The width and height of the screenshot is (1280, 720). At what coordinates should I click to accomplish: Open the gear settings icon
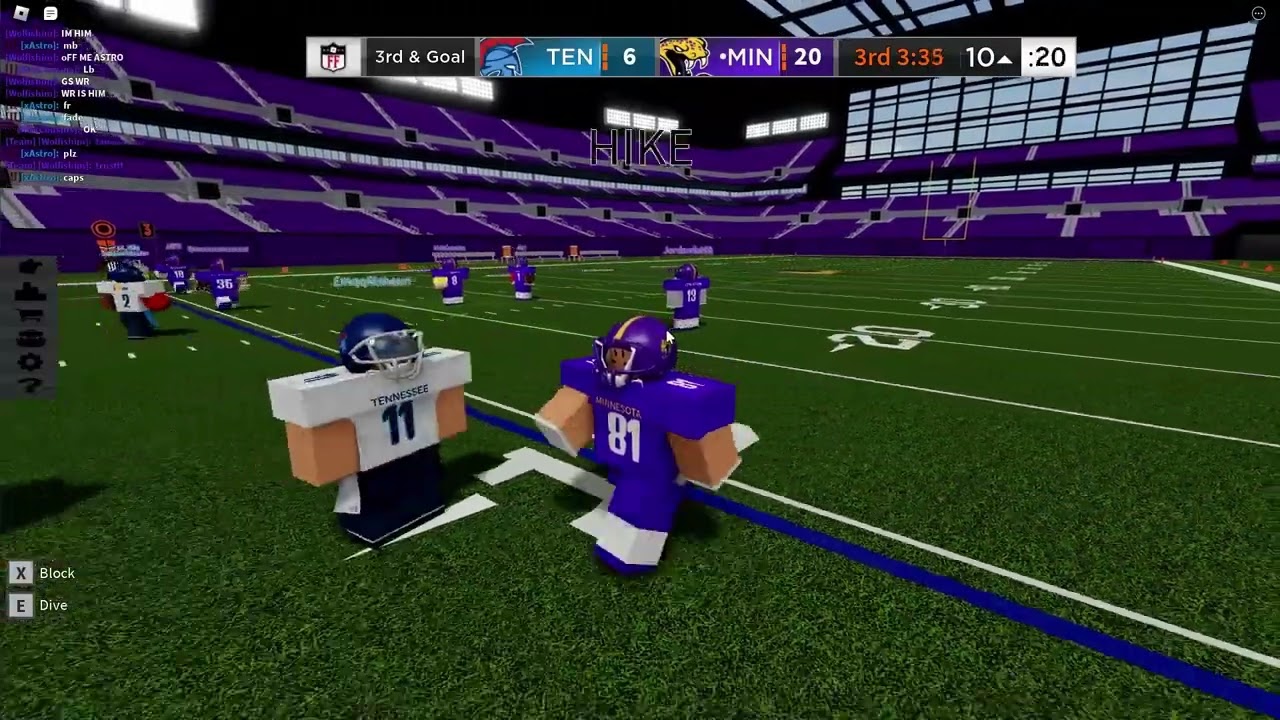pyautogui.click(x=30, y=362)
